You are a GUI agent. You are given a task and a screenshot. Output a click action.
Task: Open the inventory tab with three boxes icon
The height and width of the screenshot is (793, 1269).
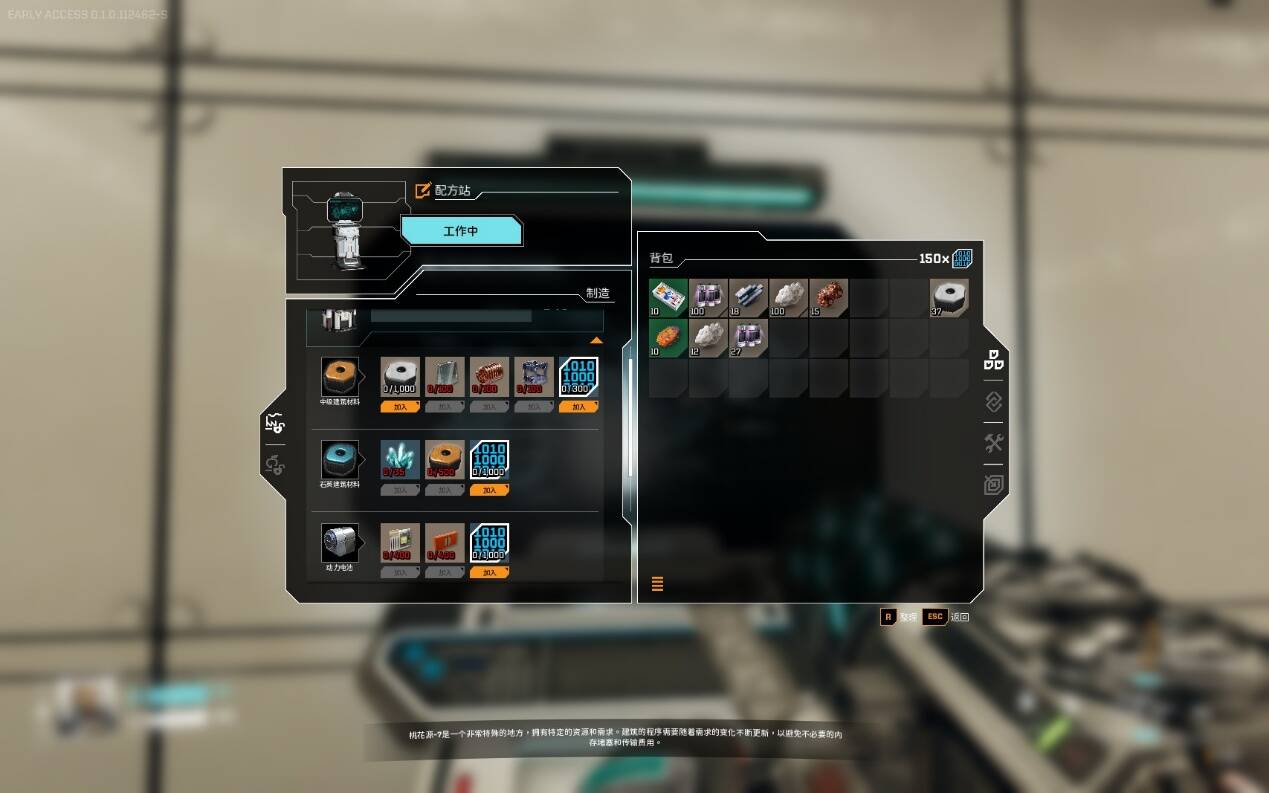[993, 360]
